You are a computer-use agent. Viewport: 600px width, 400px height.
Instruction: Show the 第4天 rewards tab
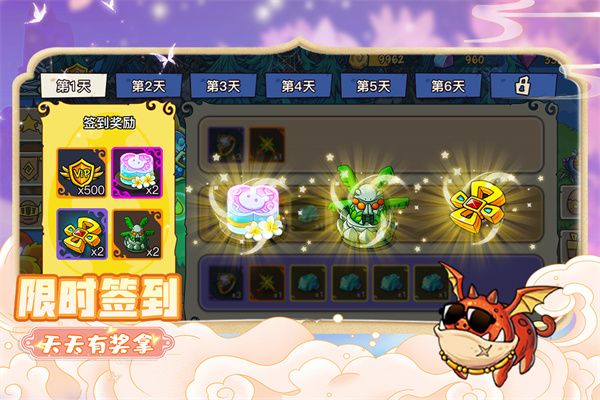[298, 86]
